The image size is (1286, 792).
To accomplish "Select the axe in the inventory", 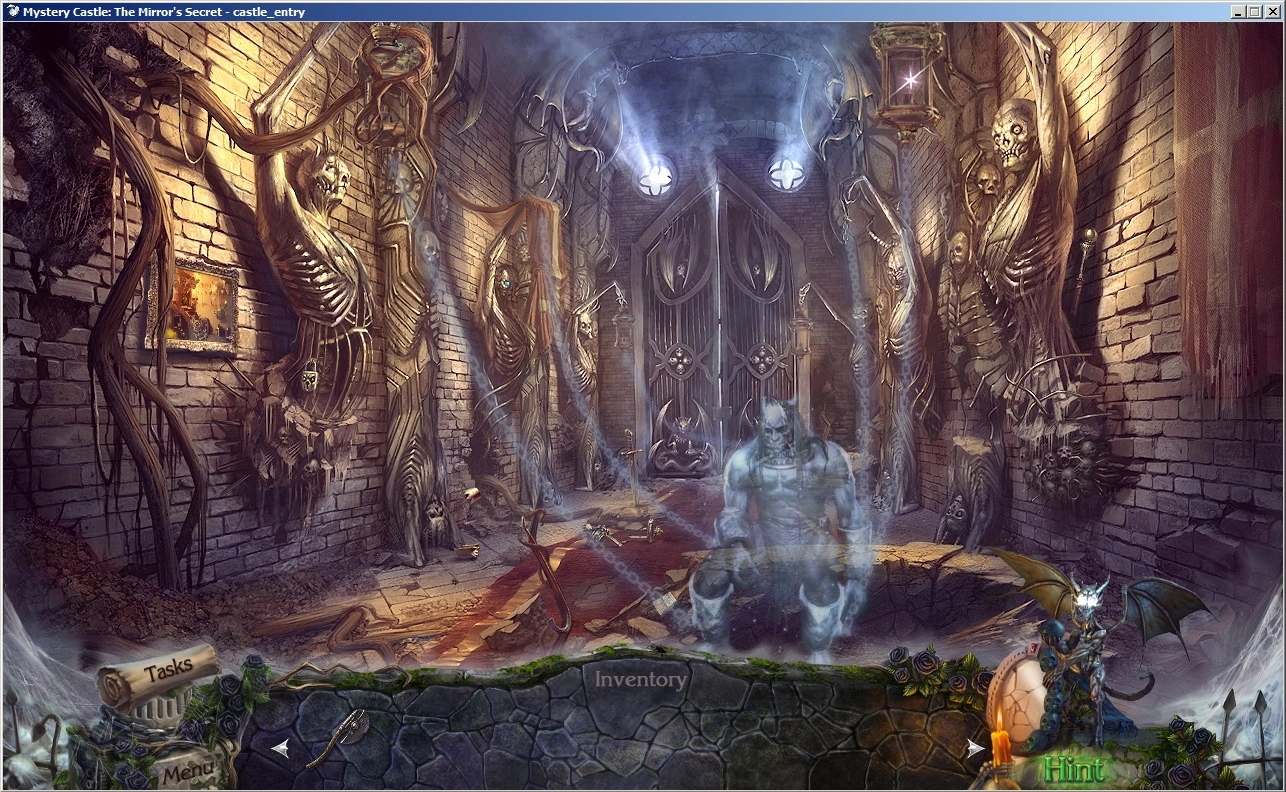I will (x=338, y=736).
